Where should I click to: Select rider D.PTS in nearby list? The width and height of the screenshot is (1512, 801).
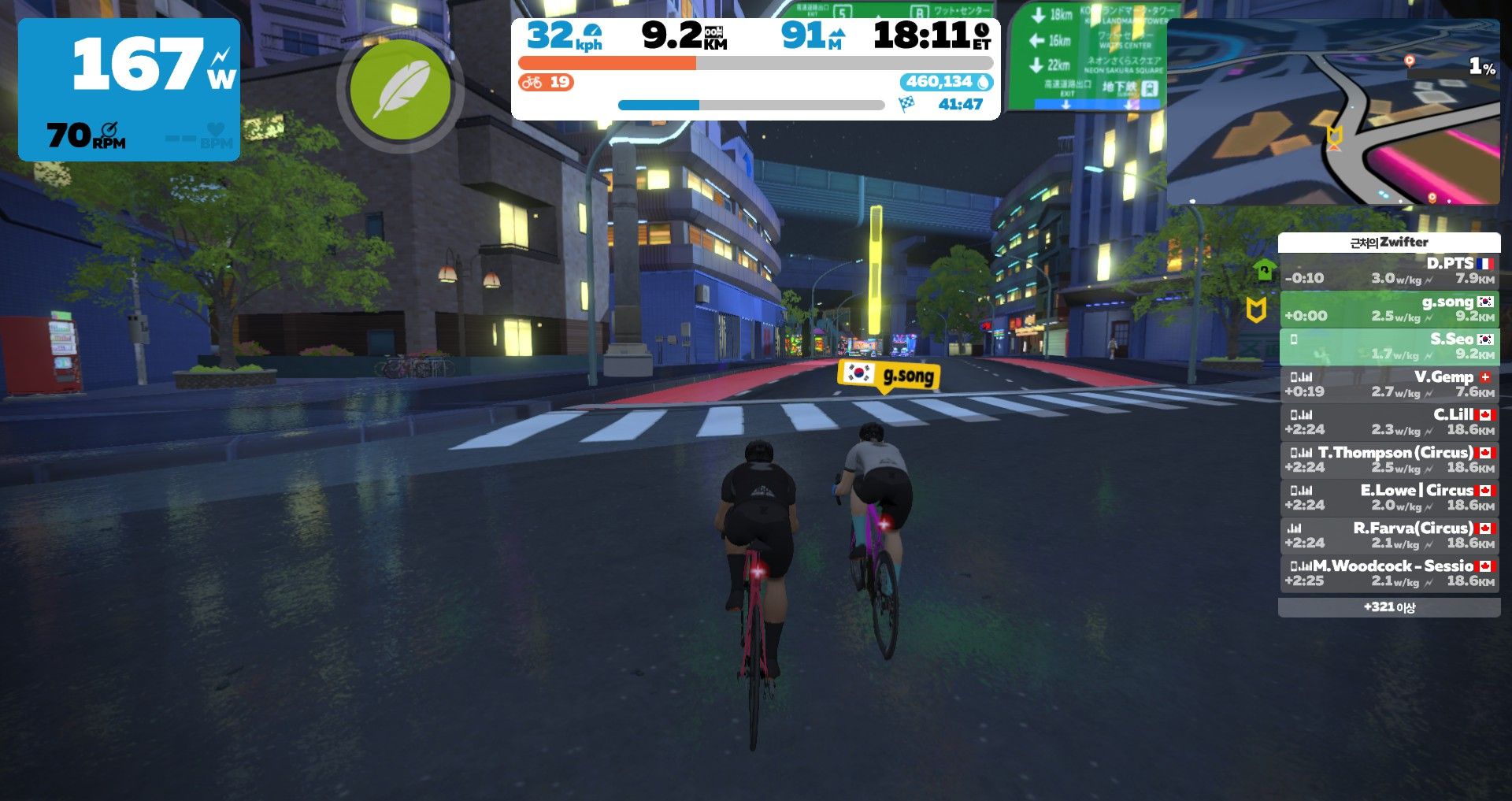pos(1389,270)
